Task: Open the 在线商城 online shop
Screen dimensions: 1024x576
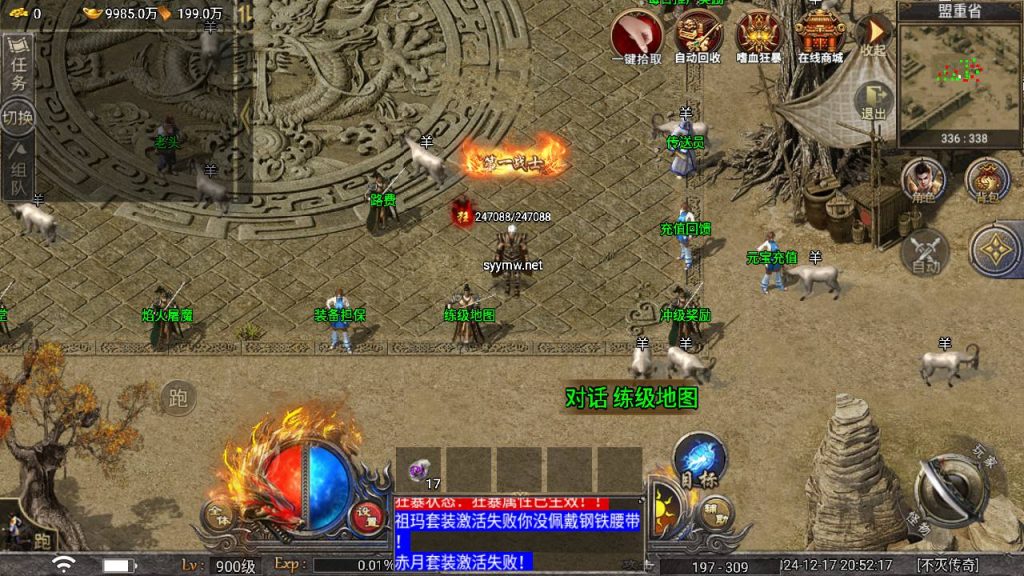Action: point(819,36)
